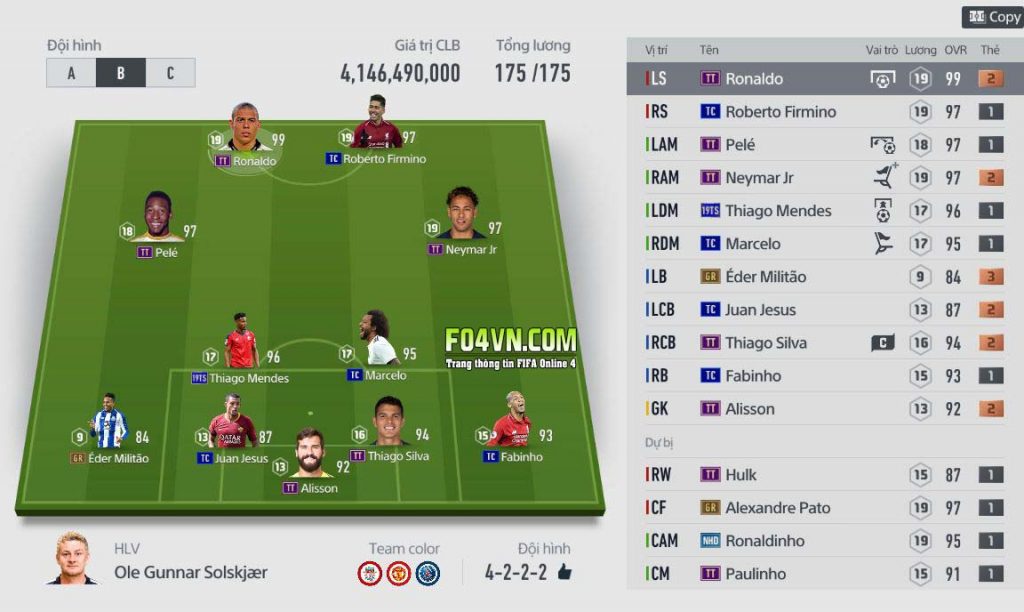
Task: Sort list by OVR column header
Action: 955,49
